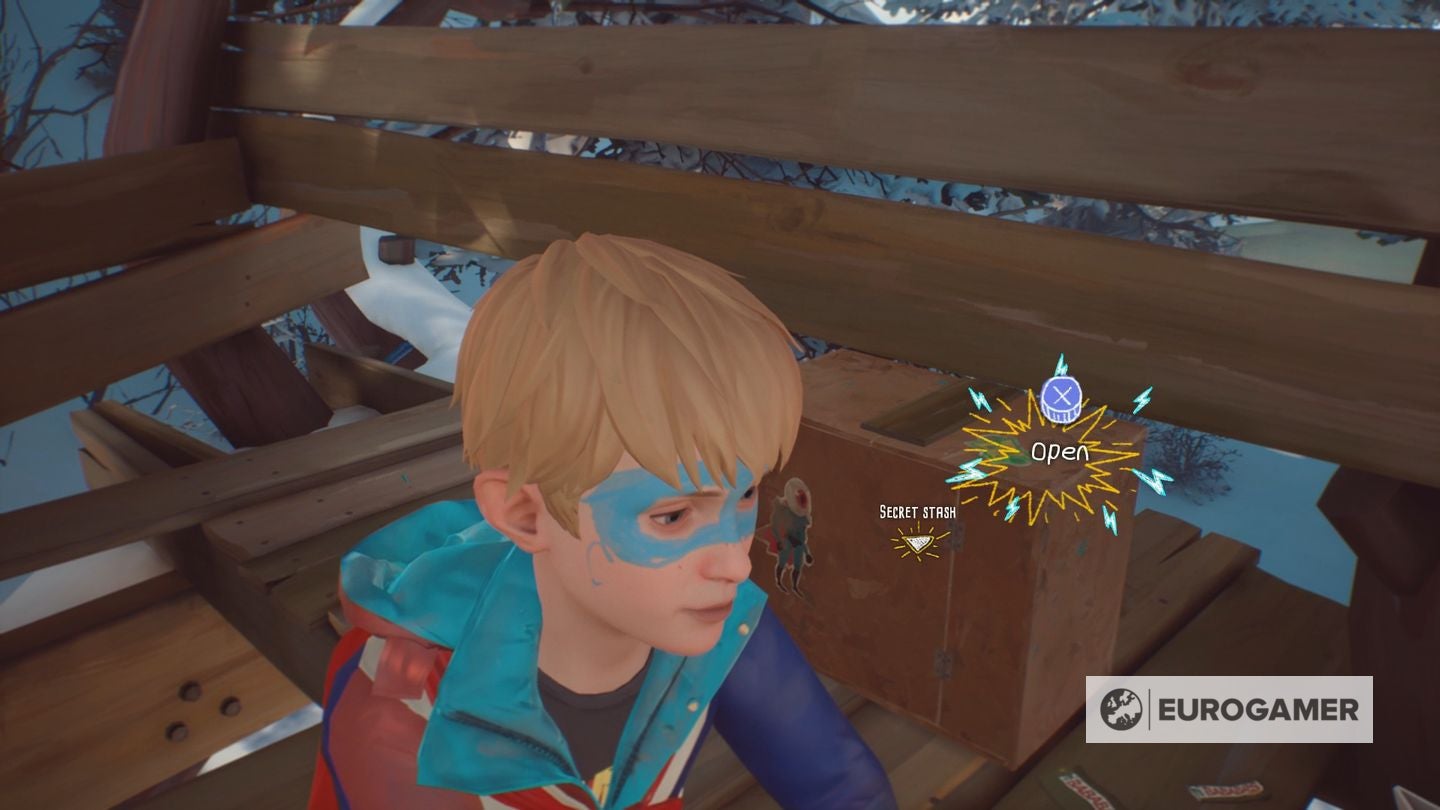
Task: Click the Open interaction label
Action: (1060, 450)
